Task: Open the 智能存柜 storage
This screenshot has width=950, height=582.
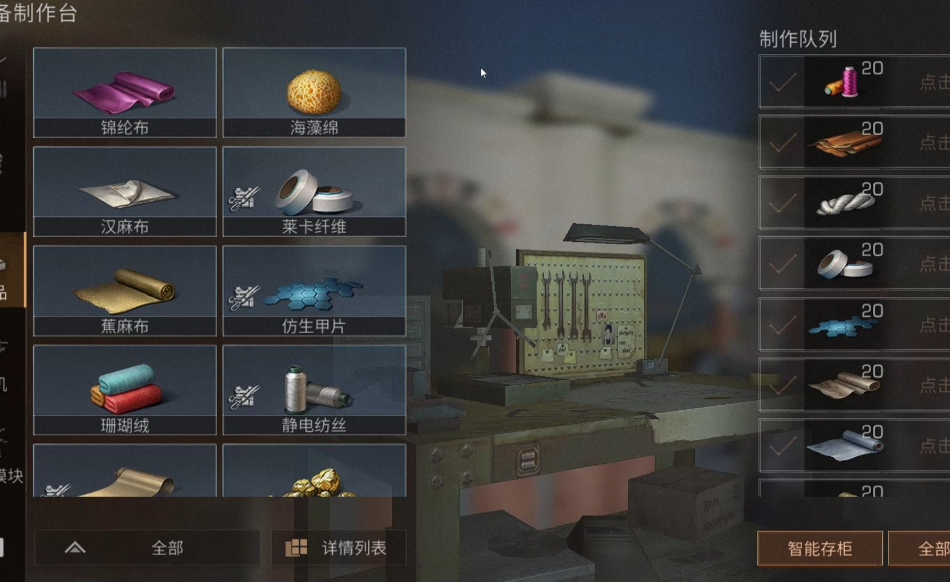Action: (820, 548)
